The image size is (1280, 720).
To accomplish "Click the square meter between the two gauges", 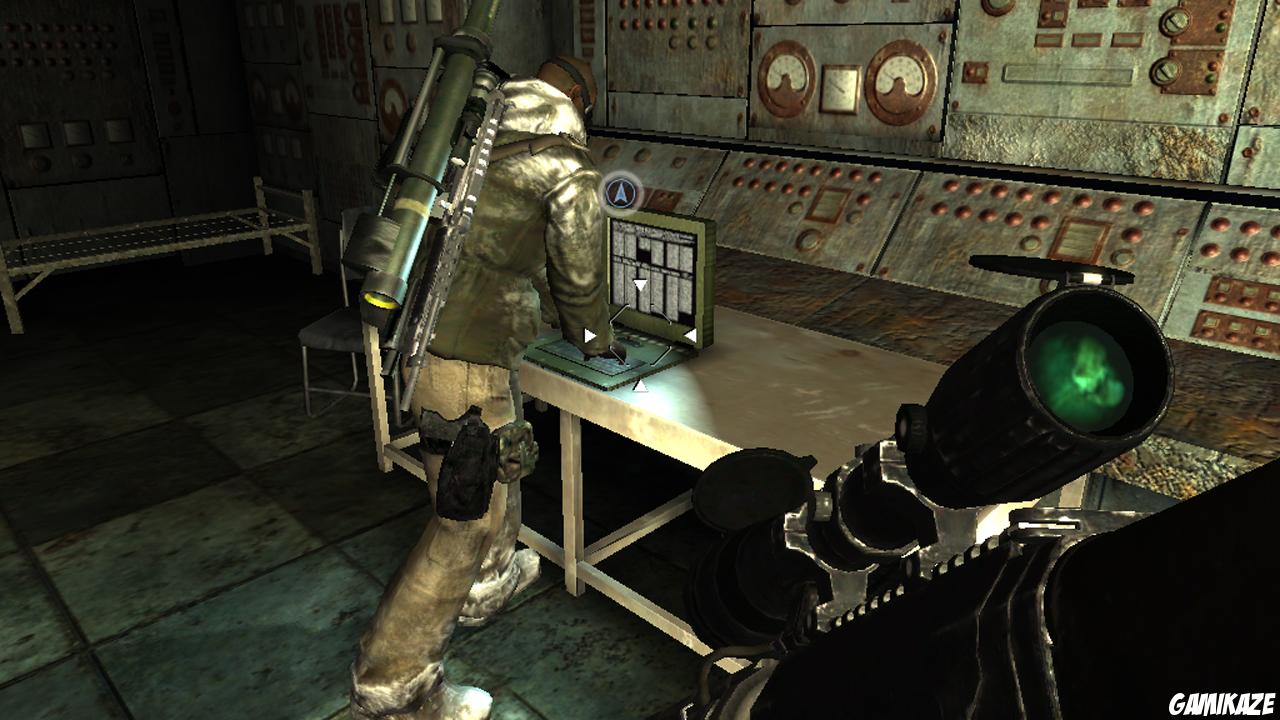I will [840, 88].
